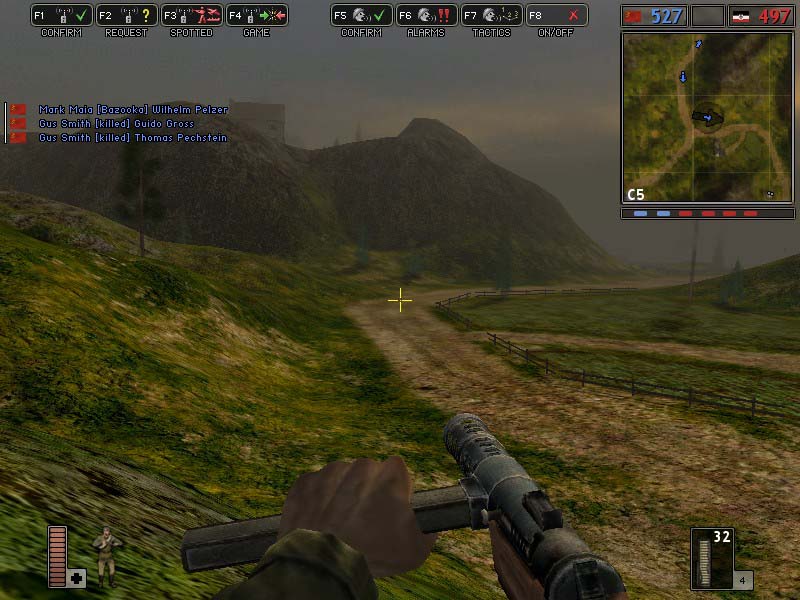Screen dimensions: 800x600
Task: Open the F6 Alarms radio menu
Action: 426,16
